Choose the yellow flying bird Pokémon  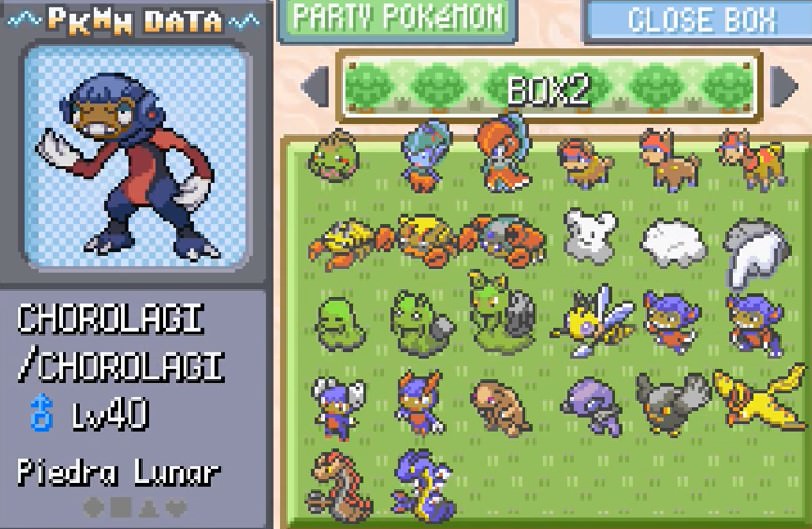[x=755, y=396]
